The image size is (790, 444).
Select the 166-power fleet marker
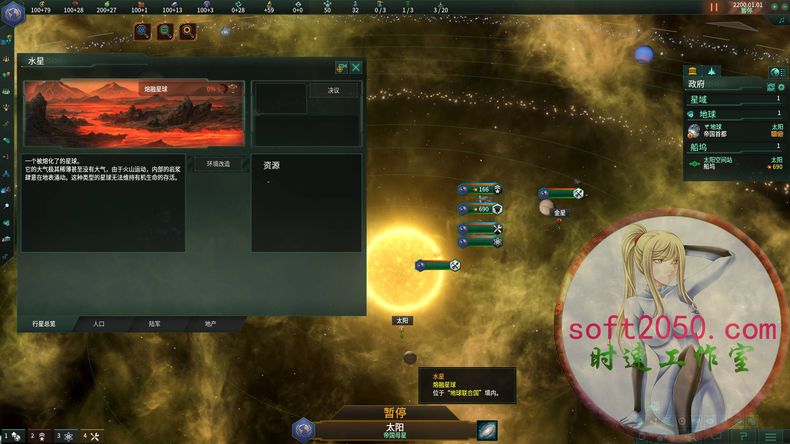(x=480, y=189)
